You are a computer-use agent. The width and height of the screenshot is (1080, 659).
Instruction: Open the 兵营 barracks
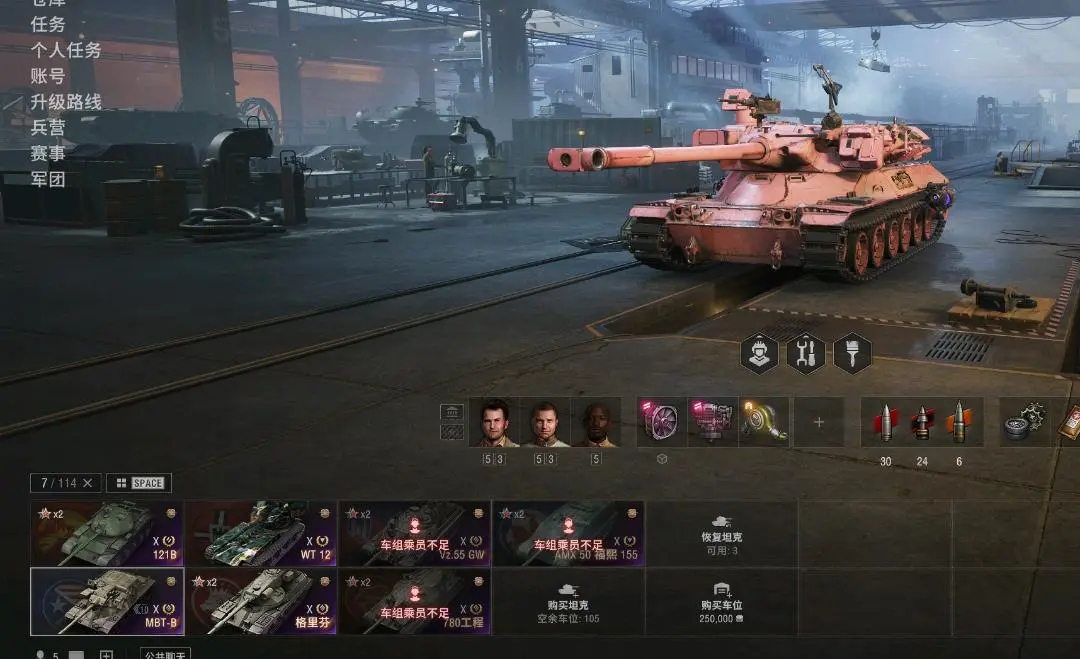pyautogui.click(x=48, y=128)
